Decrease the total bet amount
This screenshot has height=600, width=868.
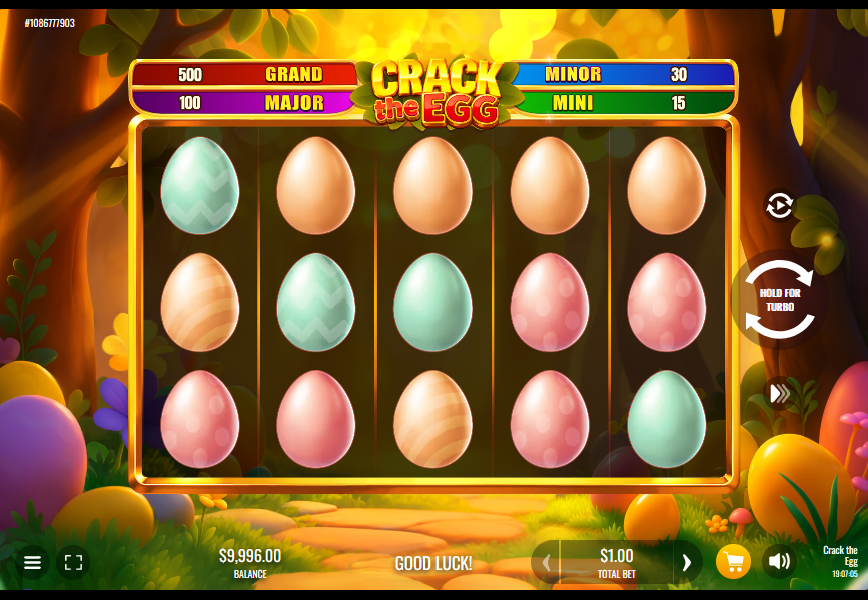(546, 562)
